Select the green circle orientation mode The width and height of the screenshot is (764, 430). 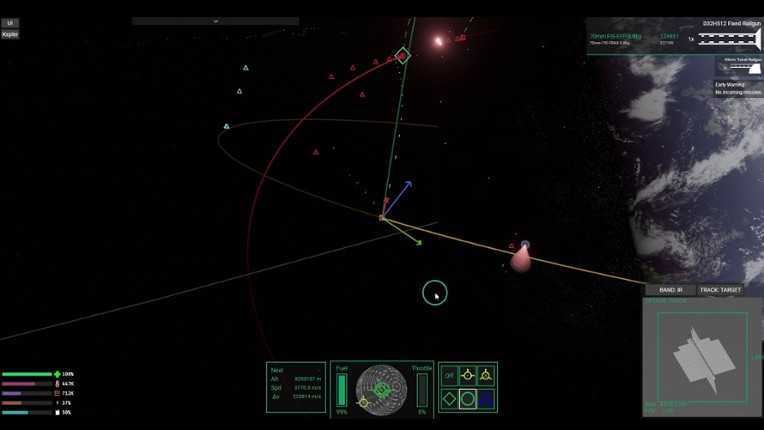pyautogui.click(x=467, y=398)
